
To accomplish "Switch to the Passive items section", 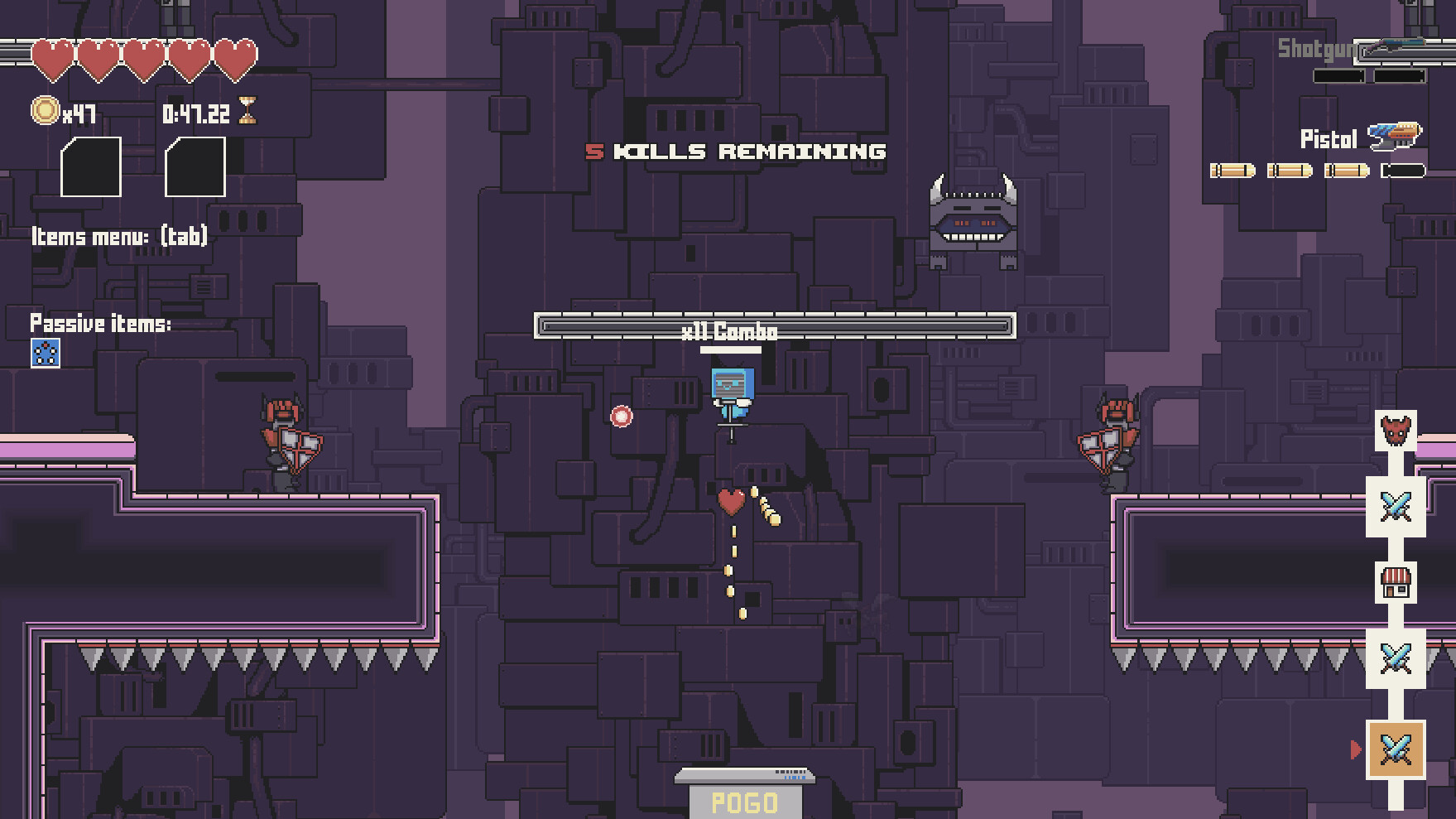I will click(x=101, y=324).
